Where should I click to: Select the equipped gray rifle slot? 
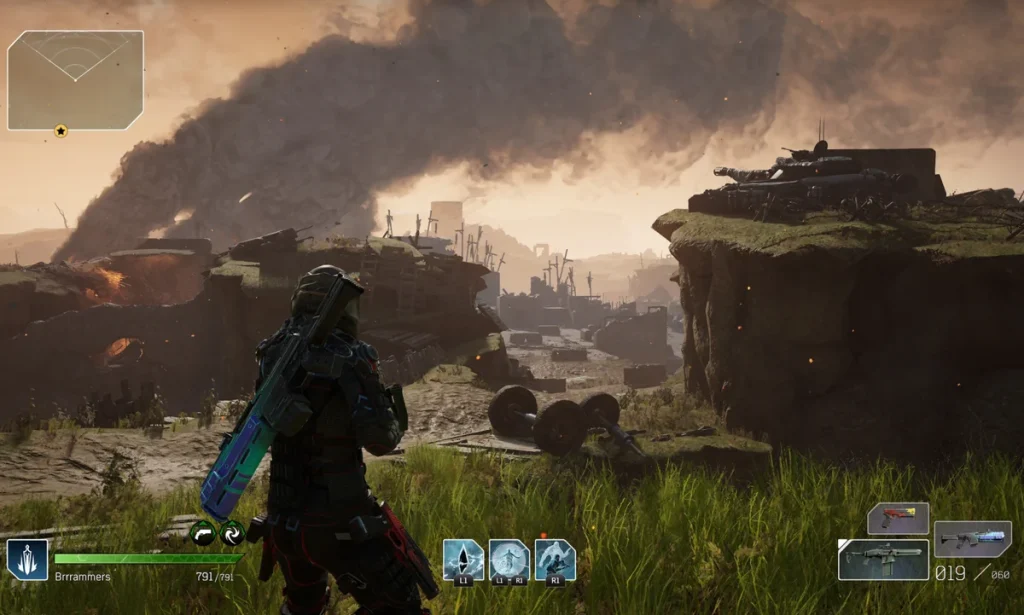coord(883,560)
